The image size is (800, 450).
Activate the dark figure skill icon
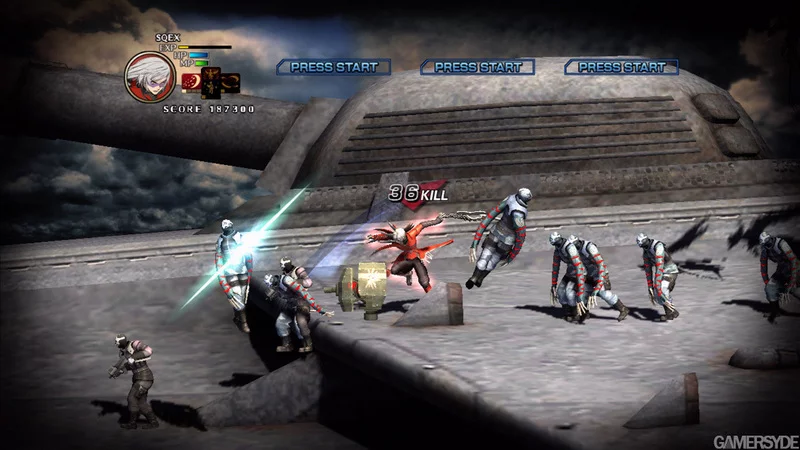pos(211,83)
